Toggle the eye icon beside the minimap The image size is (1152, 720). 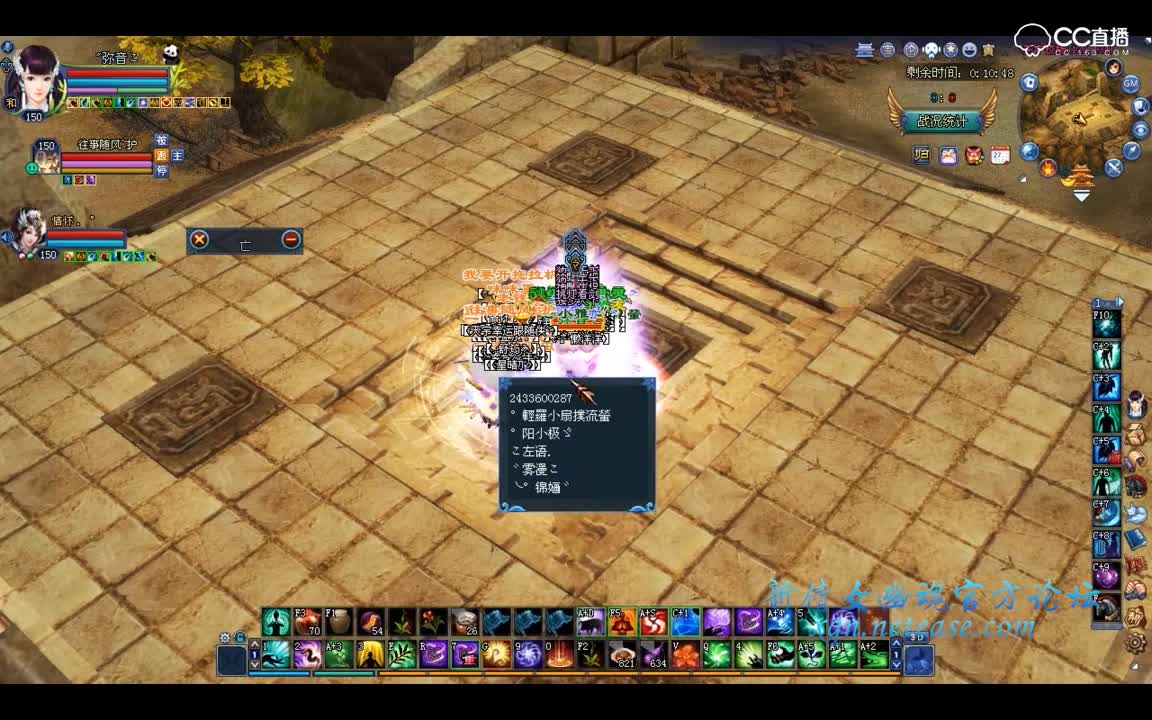tap(1140, 130)
